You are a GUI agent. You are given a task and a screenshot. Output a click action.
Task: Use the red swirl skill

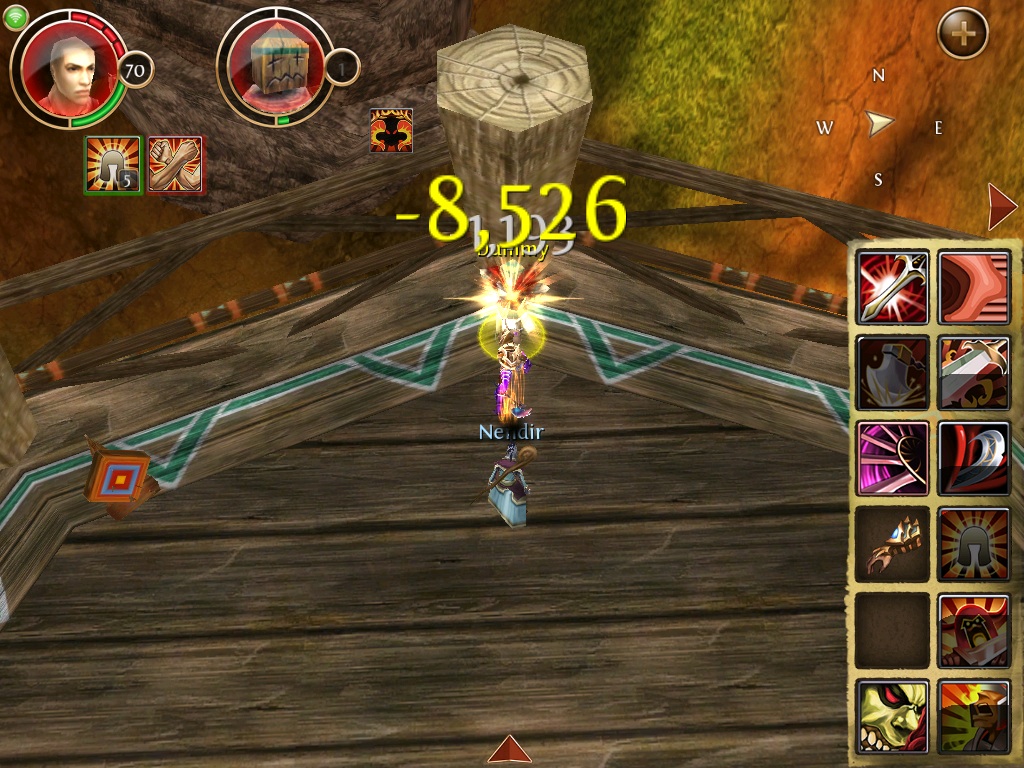(974, 288)
